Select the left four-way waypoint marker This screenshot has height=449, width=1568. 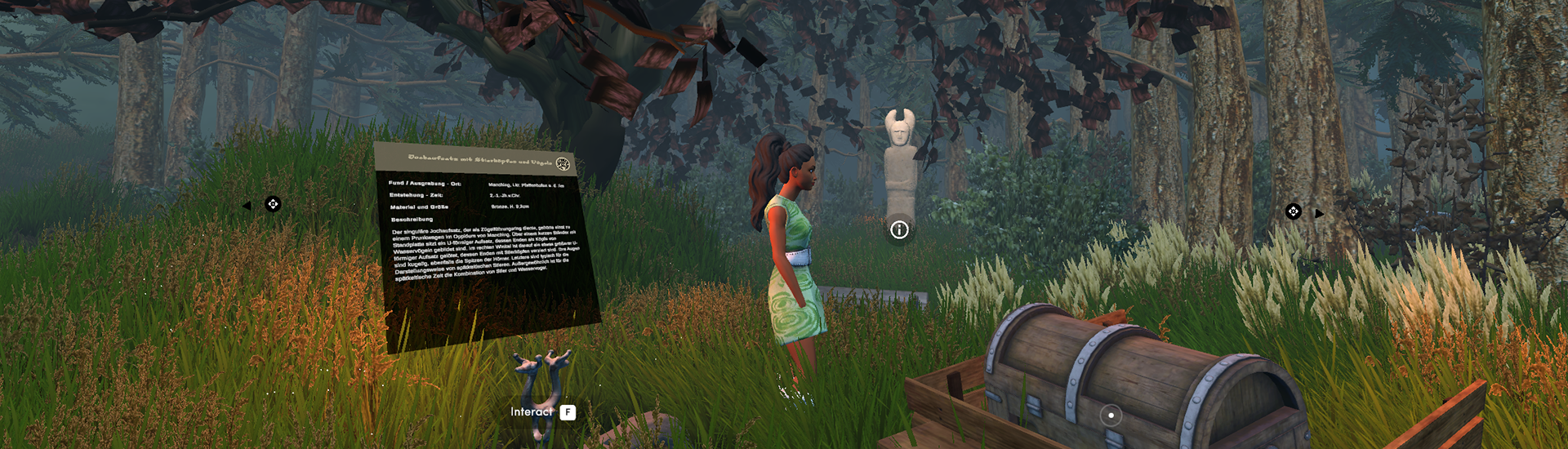point(273,204)
